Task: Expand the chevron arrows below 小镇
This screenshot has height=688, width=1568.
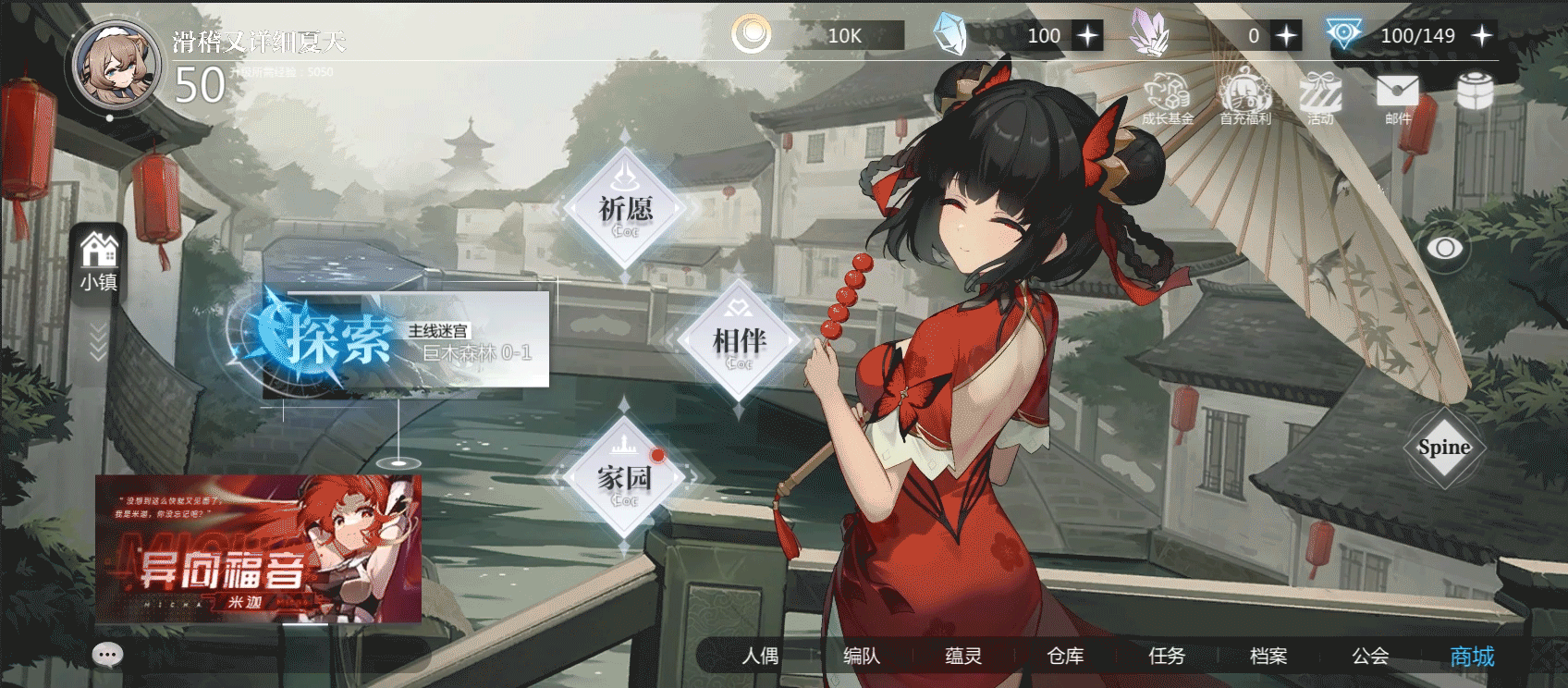Action: point(96,342)
